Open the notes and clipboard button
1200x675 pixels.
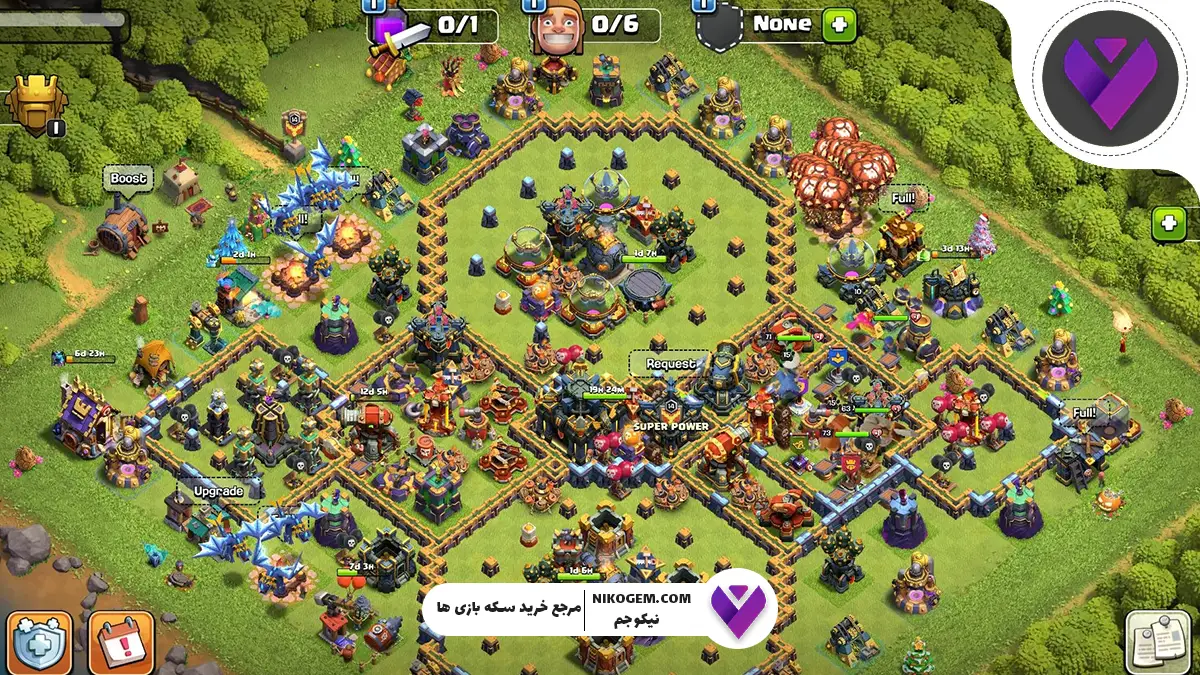[x=1158, y=642]
